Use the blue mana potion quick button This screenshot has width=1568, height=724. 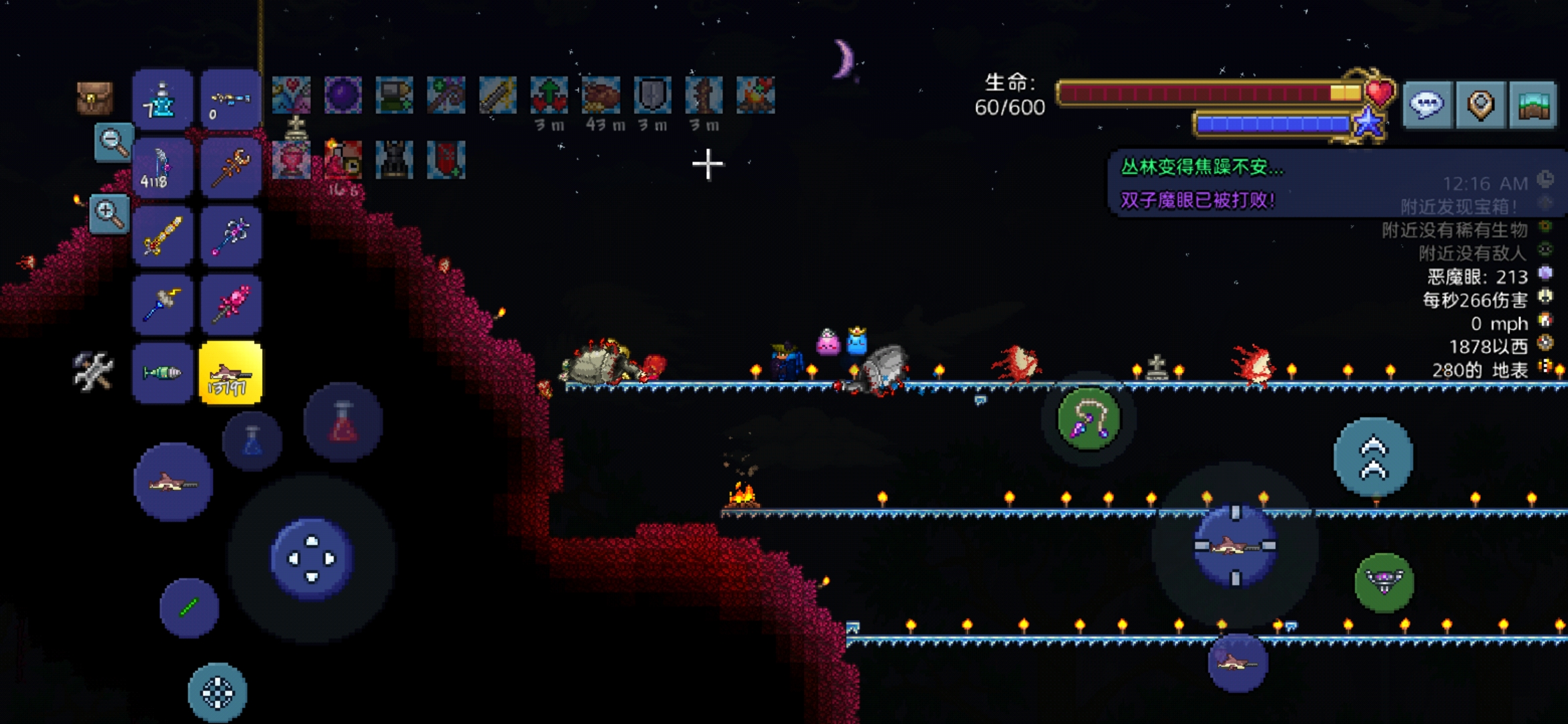[253, 441]
